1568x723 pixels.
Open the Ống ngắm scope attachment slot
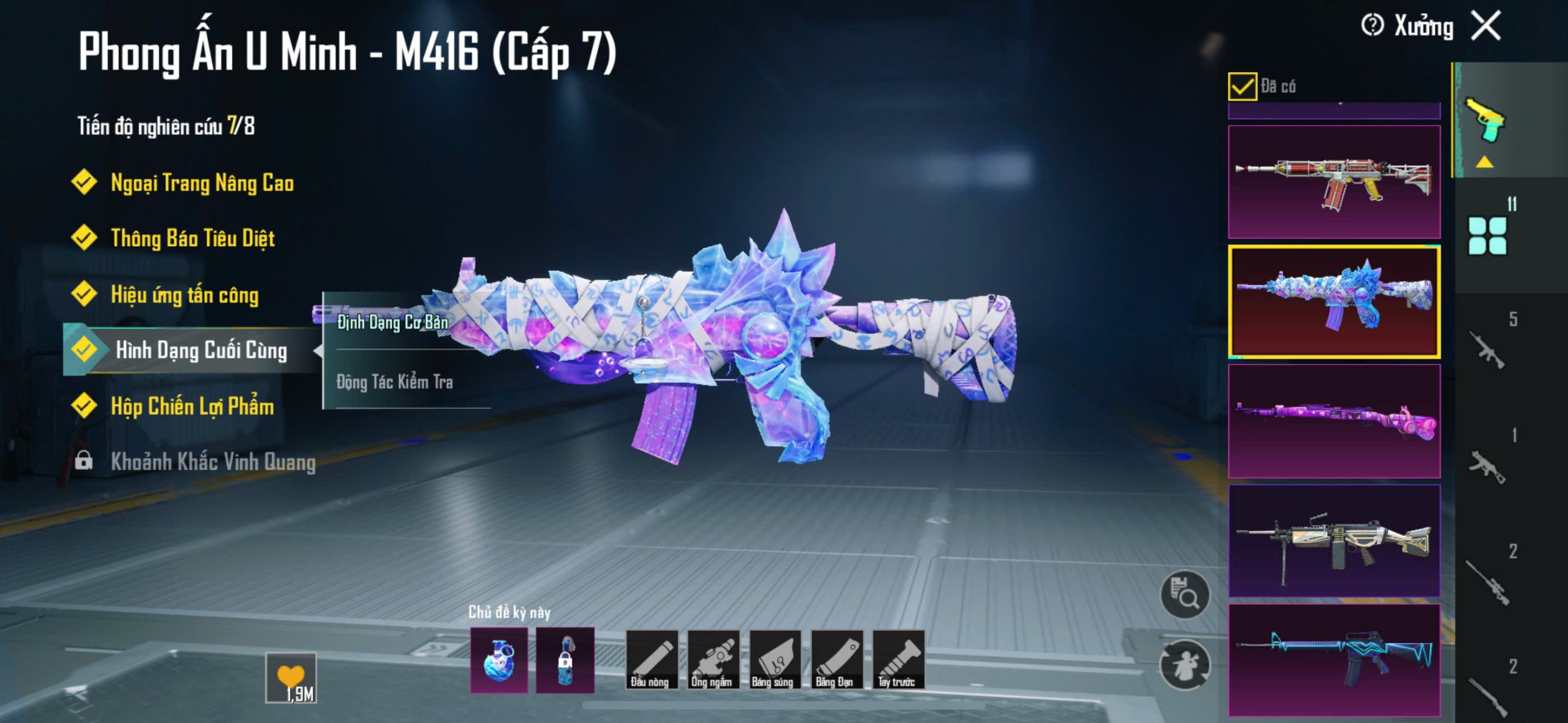pos(713,660)
